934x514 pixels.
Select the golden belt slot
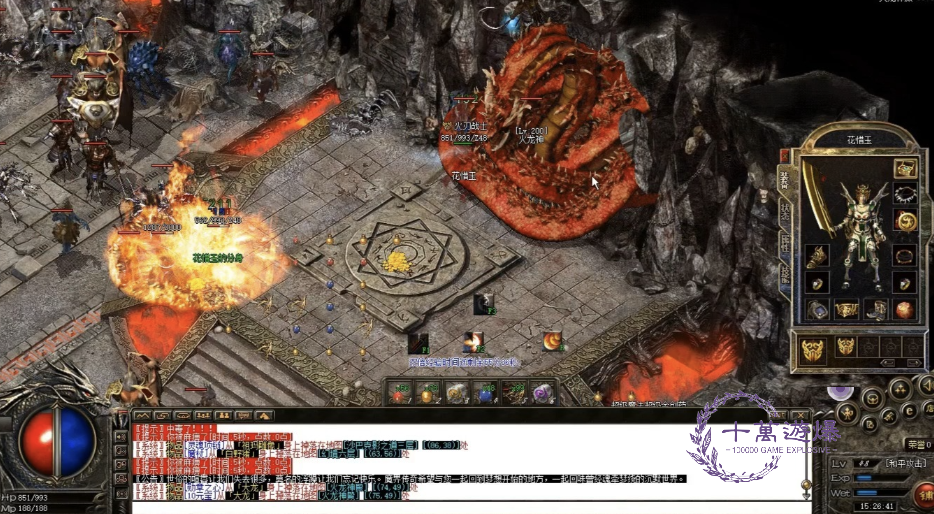point(846,309)
